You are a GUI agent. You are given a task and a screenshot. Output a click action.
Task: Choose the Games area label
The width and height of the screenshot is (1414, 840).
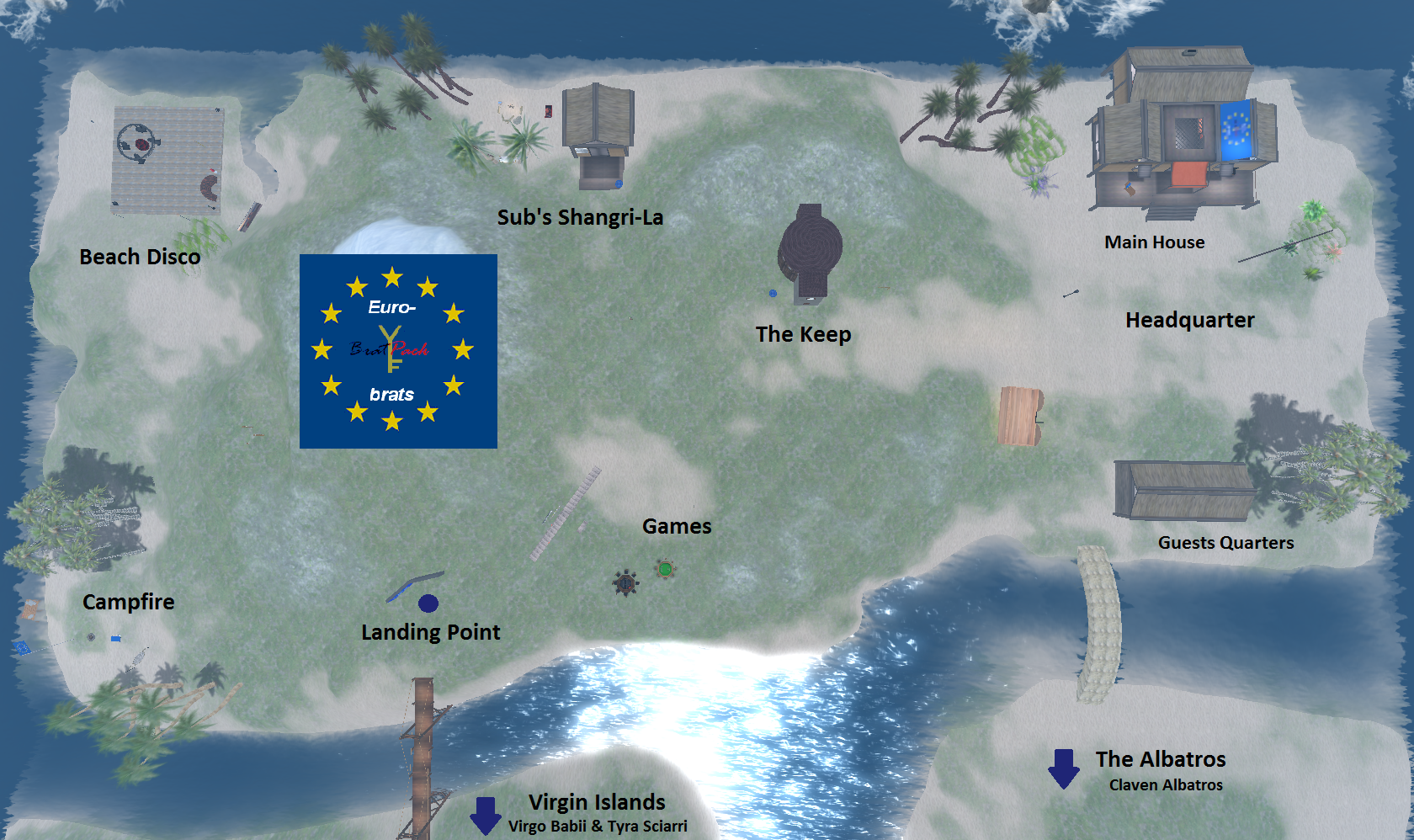pyautogui.click(x=677, y=526)
